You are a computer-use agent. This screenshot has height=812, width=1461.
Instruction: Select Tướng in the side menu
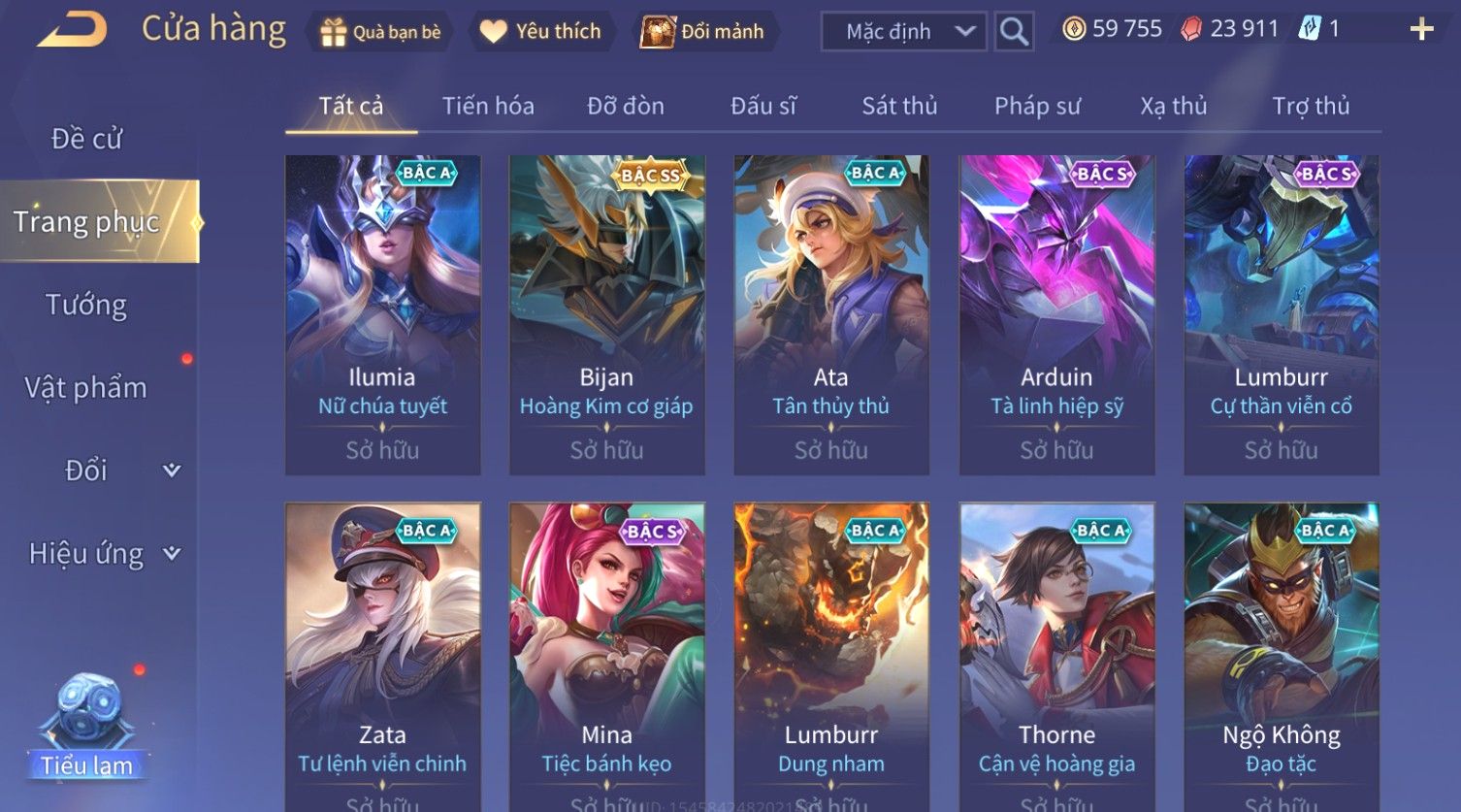coord(86,305)
